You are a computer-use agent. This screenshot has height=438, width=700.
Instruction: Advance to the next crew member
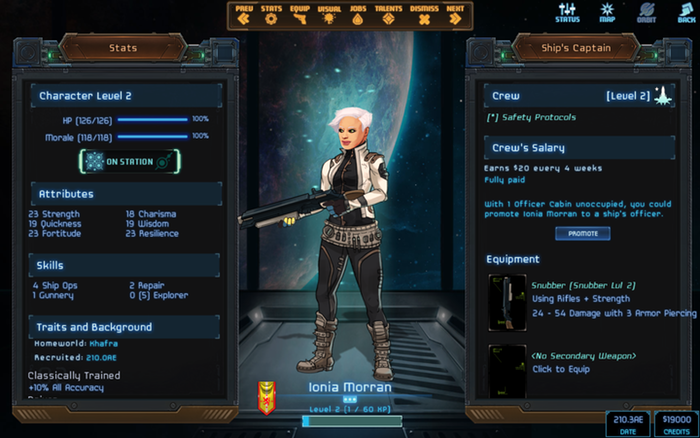[455, 14]
